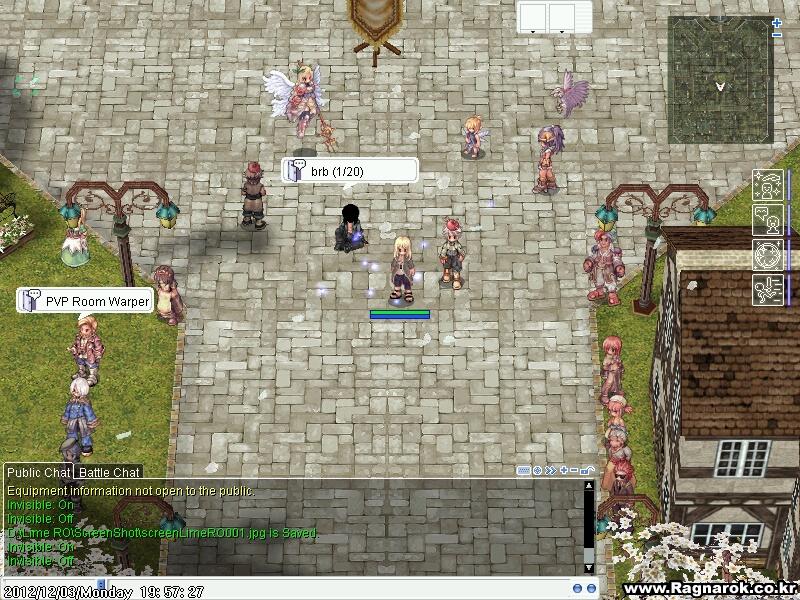Click the circular target icon above the chat
Viewport: 800px width, 600px height.
538,470
